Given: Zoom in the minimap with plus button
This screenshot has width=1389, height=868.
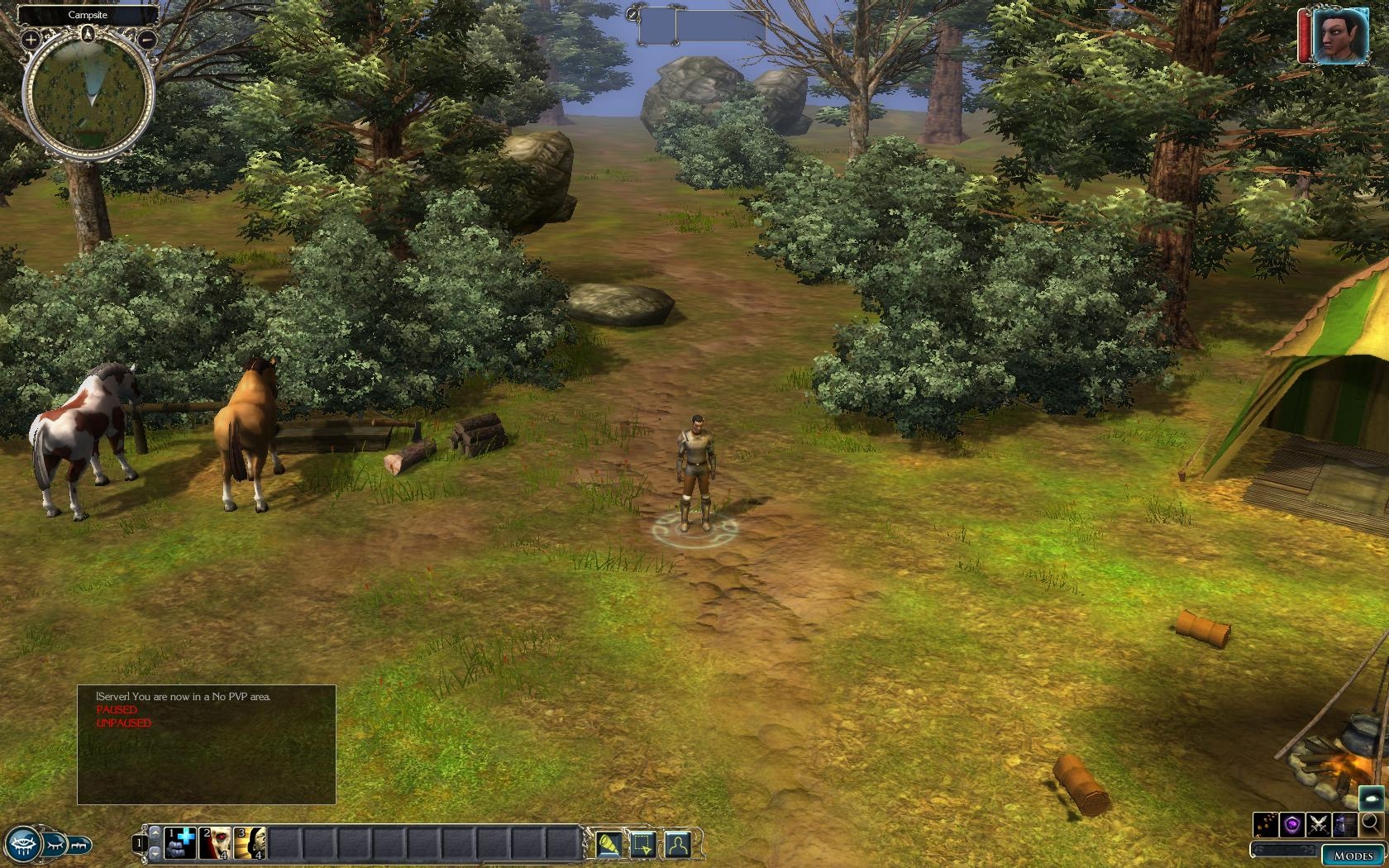Looking at the screenshot, I should pyautogui.click(x=30, y=39).
